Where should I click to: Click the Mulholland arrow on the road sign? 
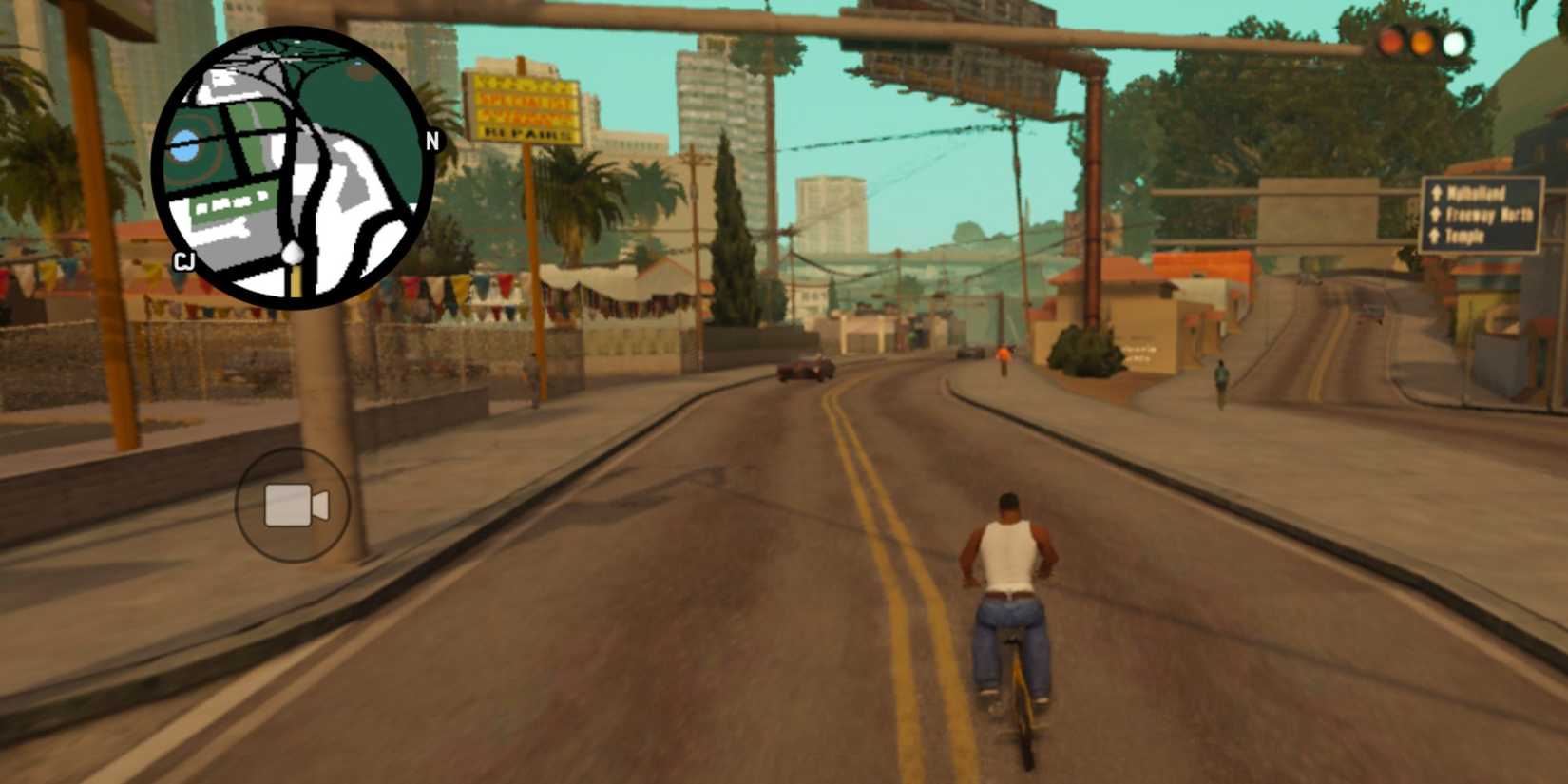click(x=1436, y=194)
